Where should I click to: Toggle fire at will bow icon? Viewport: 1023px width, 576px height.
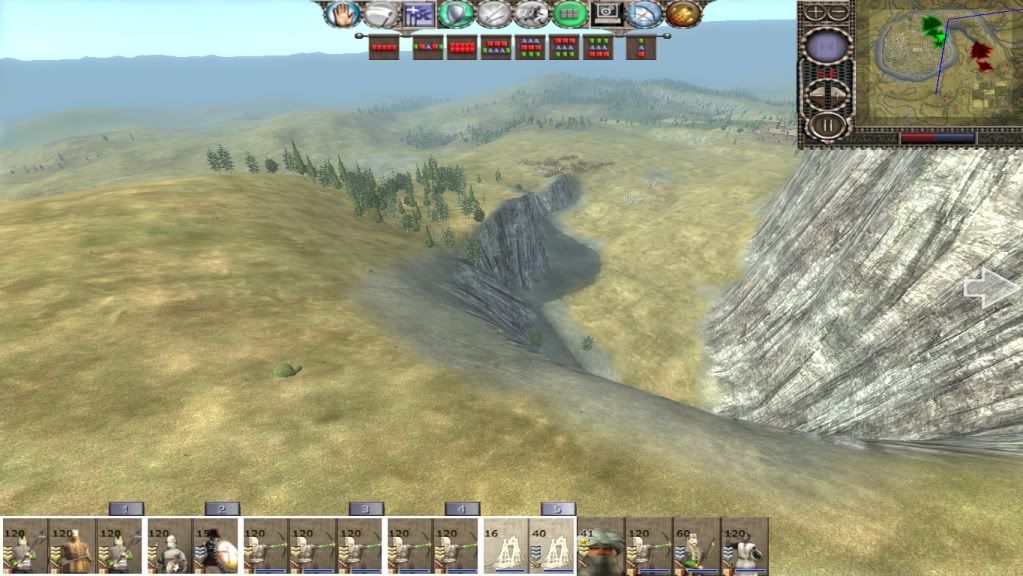645,14
